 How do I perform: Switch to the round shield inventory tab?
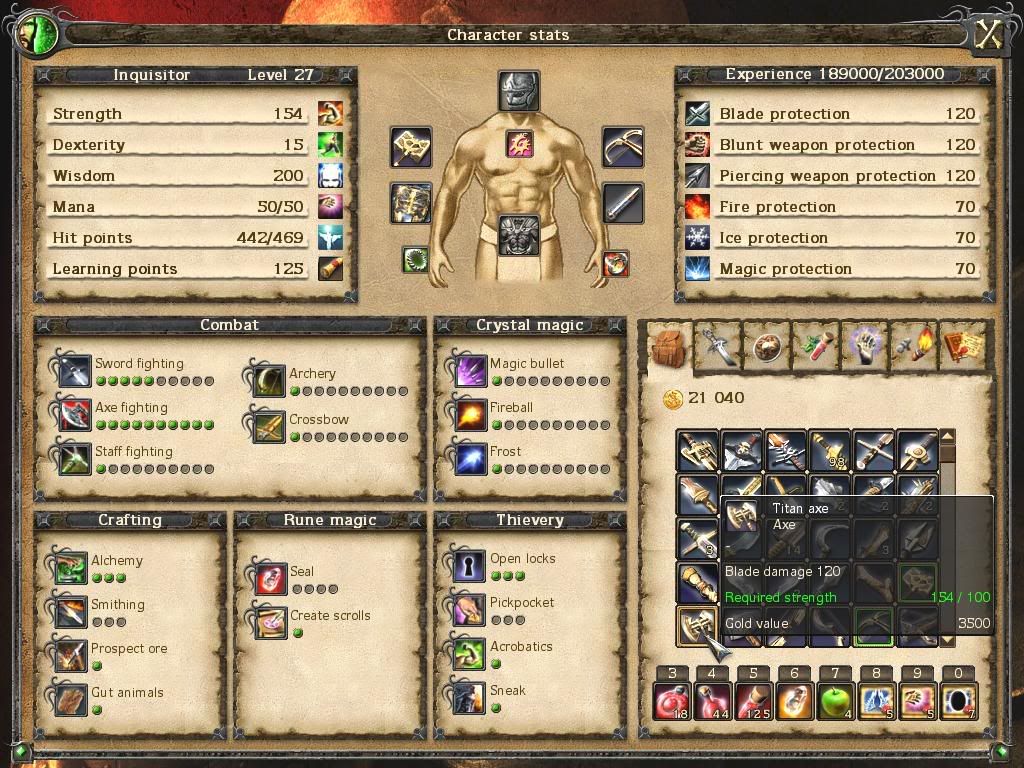[766, 346]
